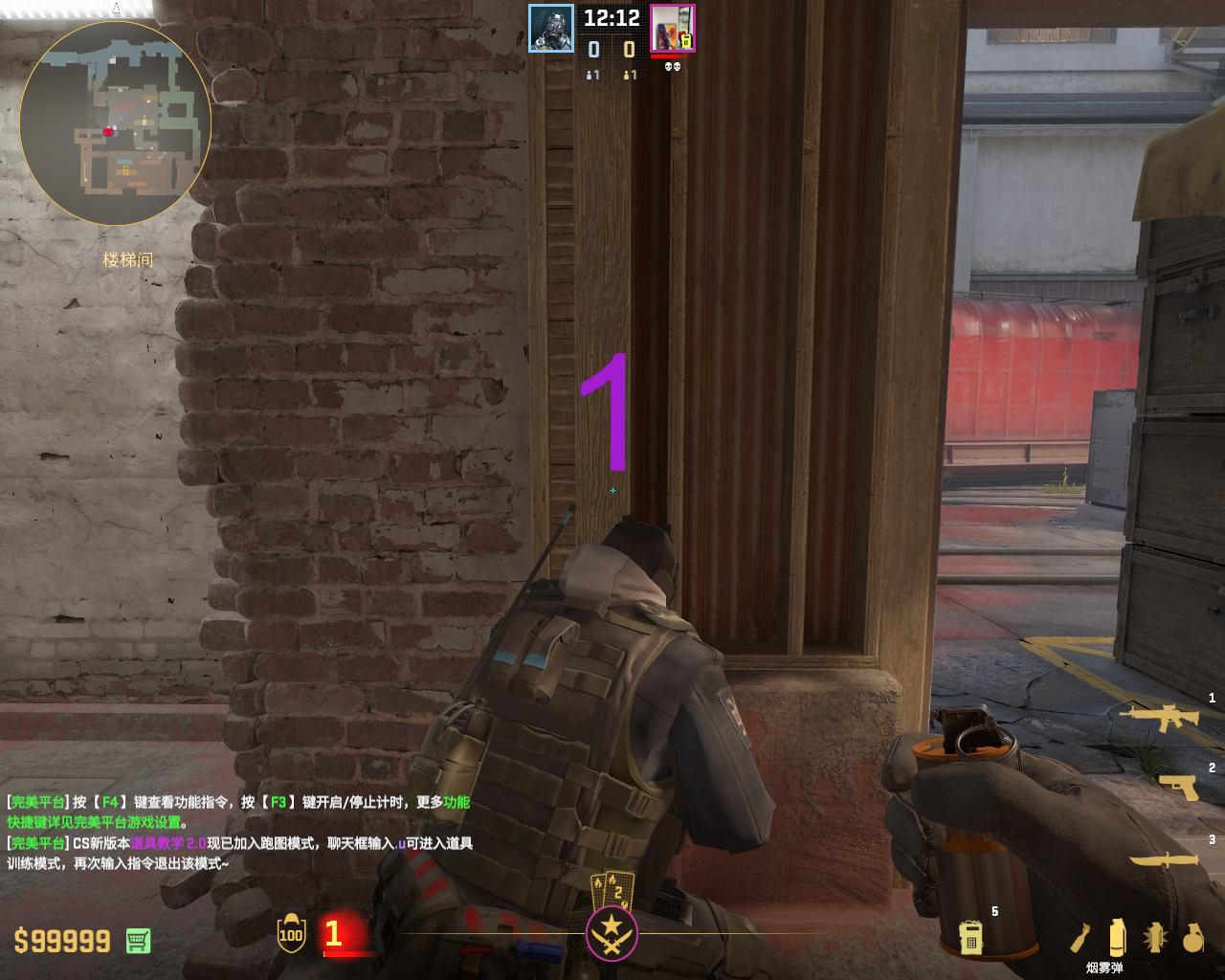Open the green shopping cart buy menu
The width and height of the screenshot is (1225, 980).
click(x=138, y=941)
